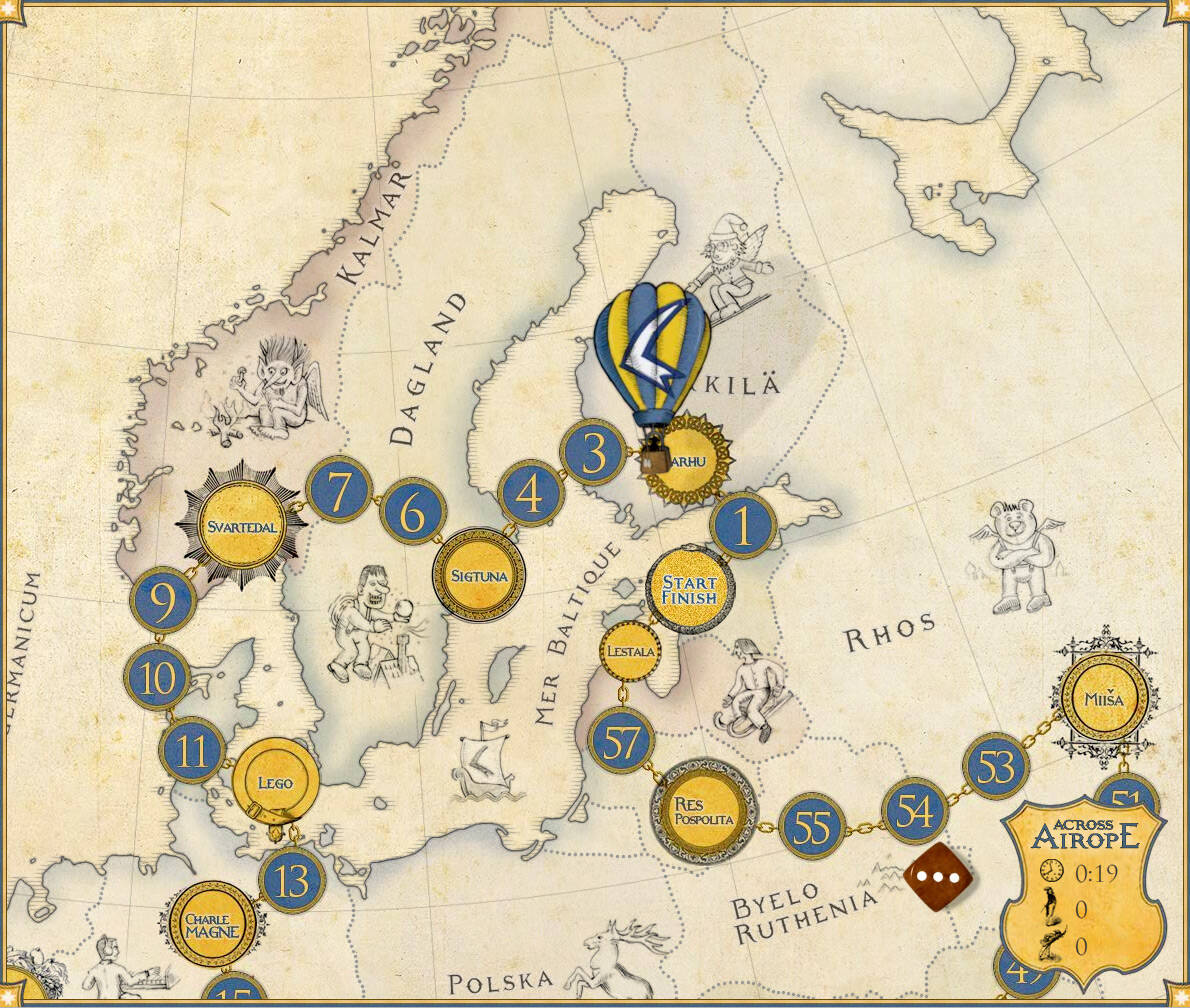Click board space number 4

(531, 494)
